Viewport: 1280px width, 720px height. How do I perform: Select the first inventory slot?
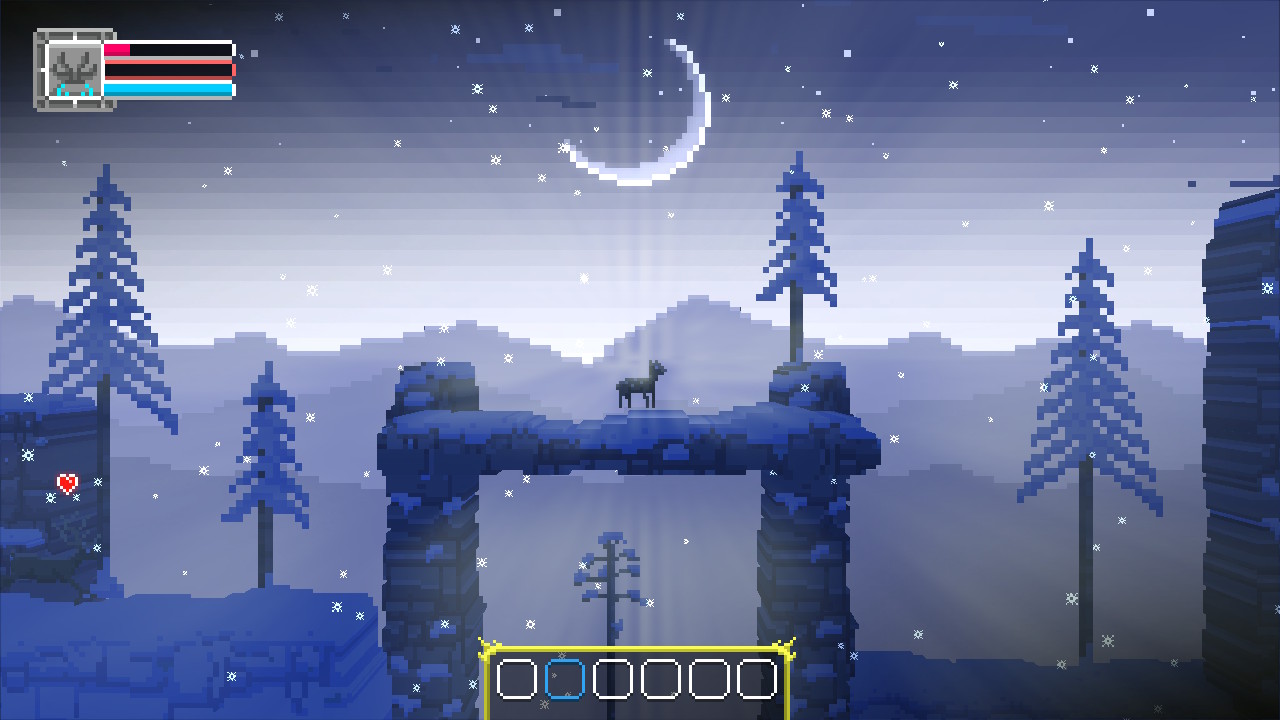tap(515, 678)
